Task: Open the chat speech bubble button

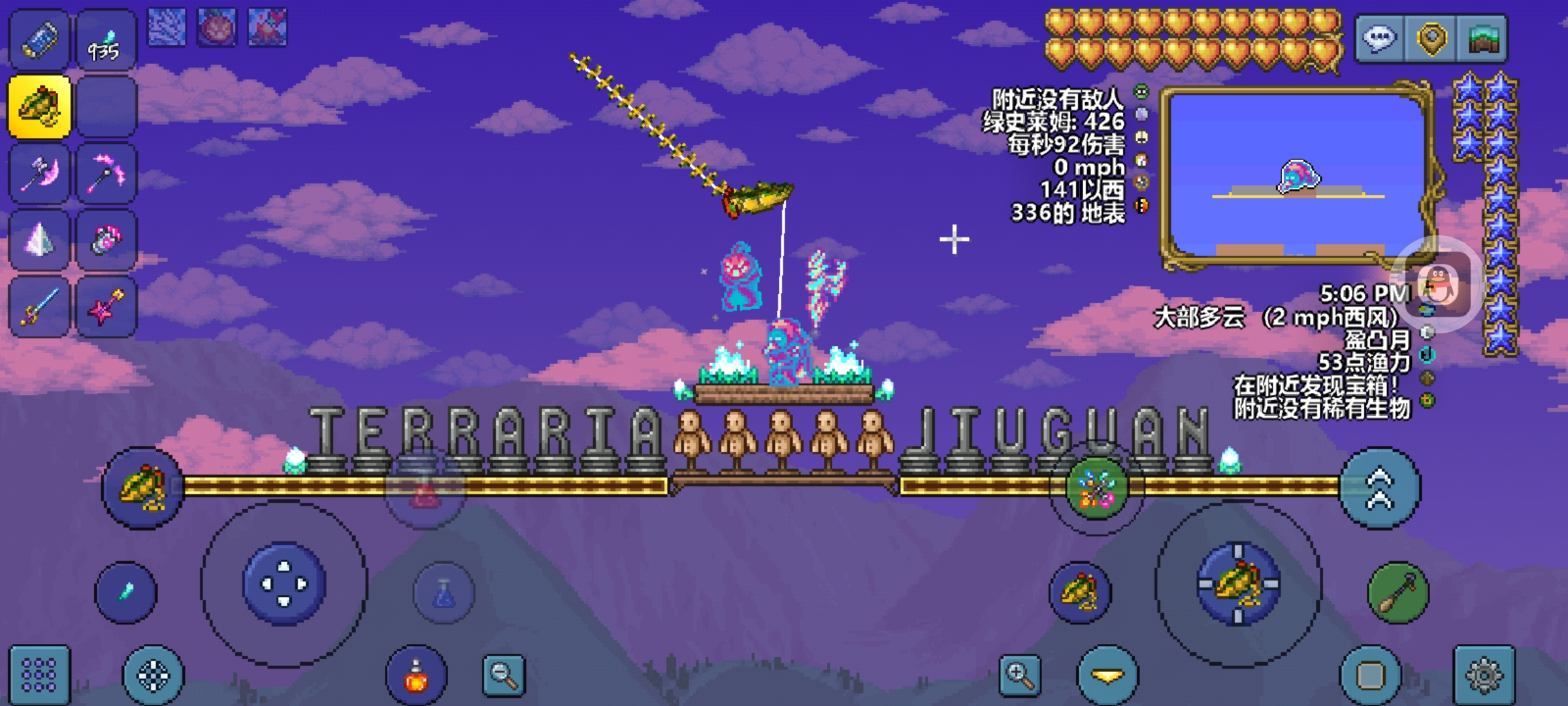Action: (1379, 39)
